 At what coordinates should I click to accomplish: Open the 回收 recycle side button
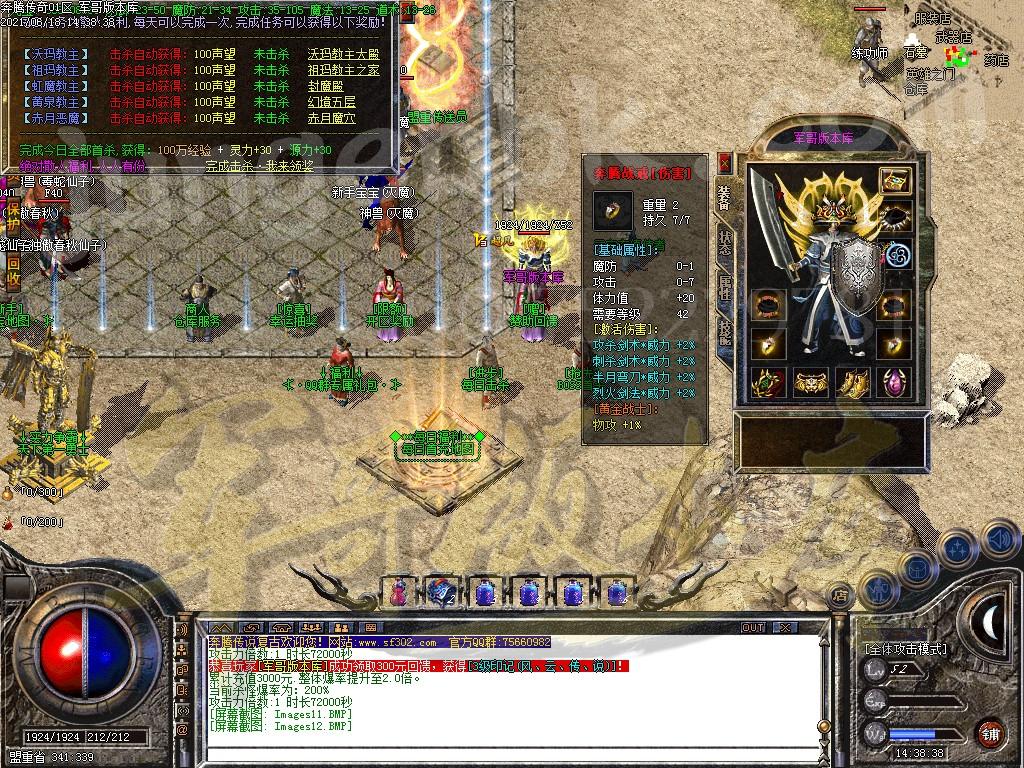click(14, 265)
